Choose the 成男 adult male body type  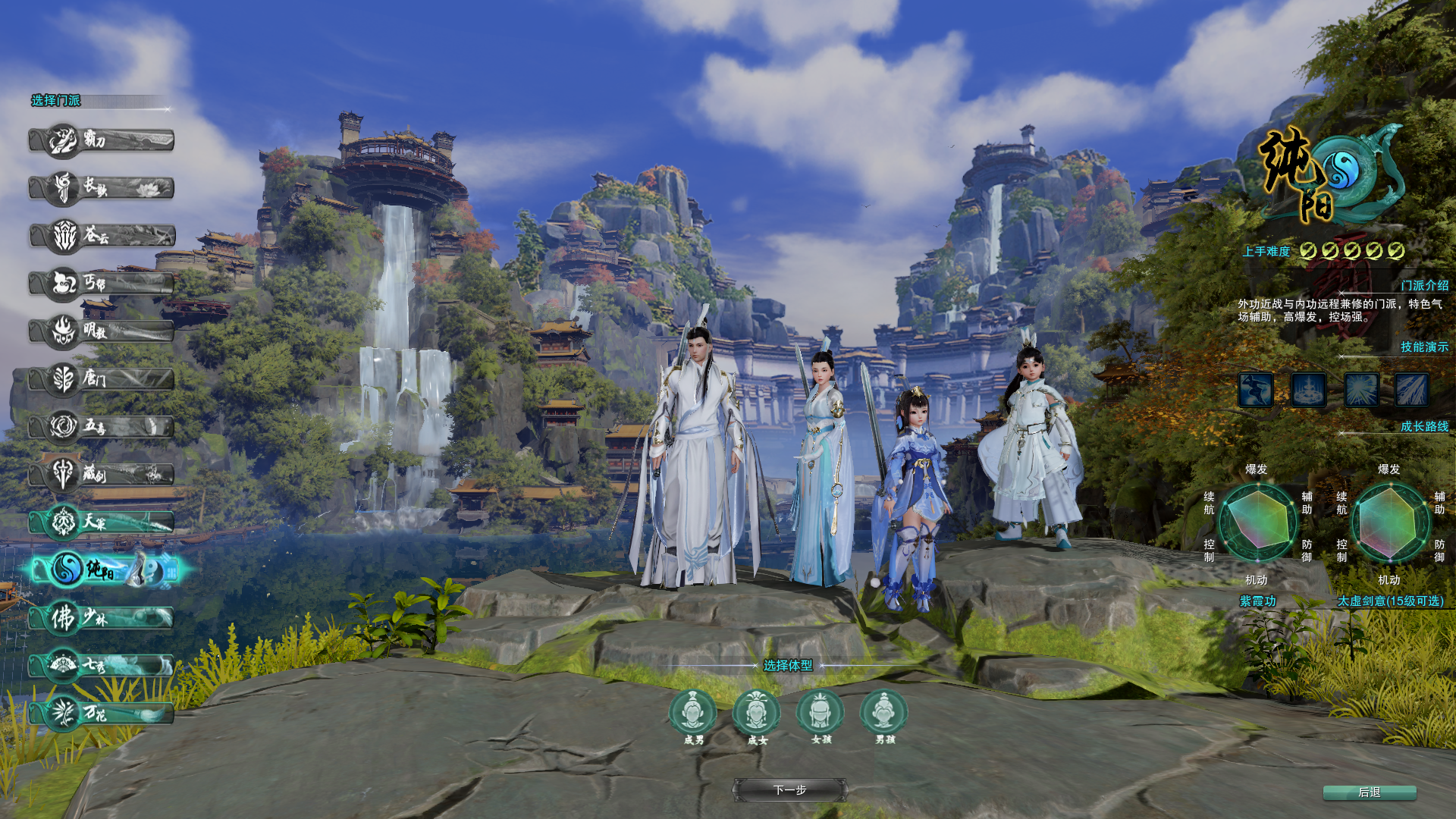692,713
